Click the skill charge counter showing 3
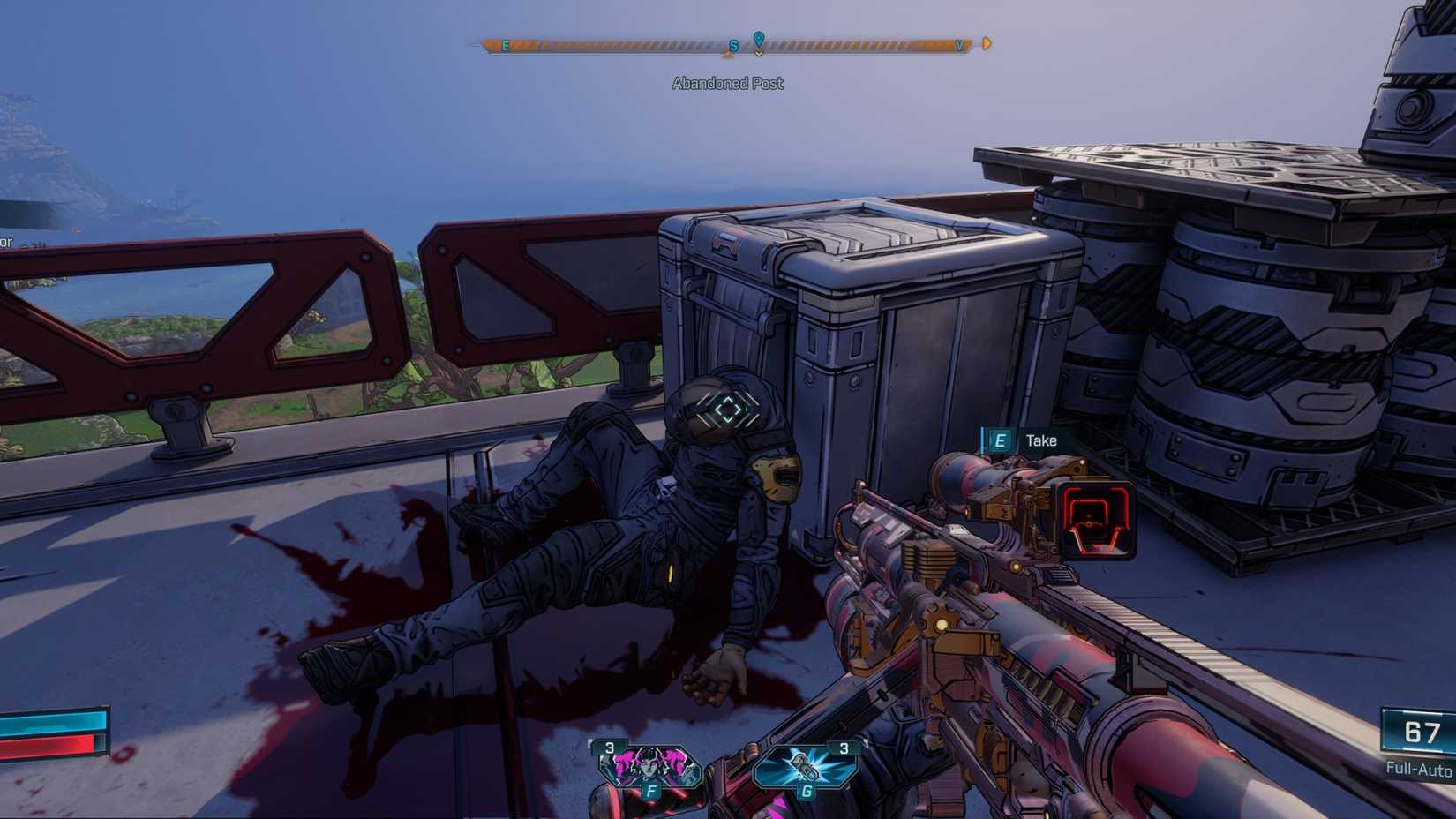The height and width of the screenshot is (819, 1456). (x=609, y=746)
